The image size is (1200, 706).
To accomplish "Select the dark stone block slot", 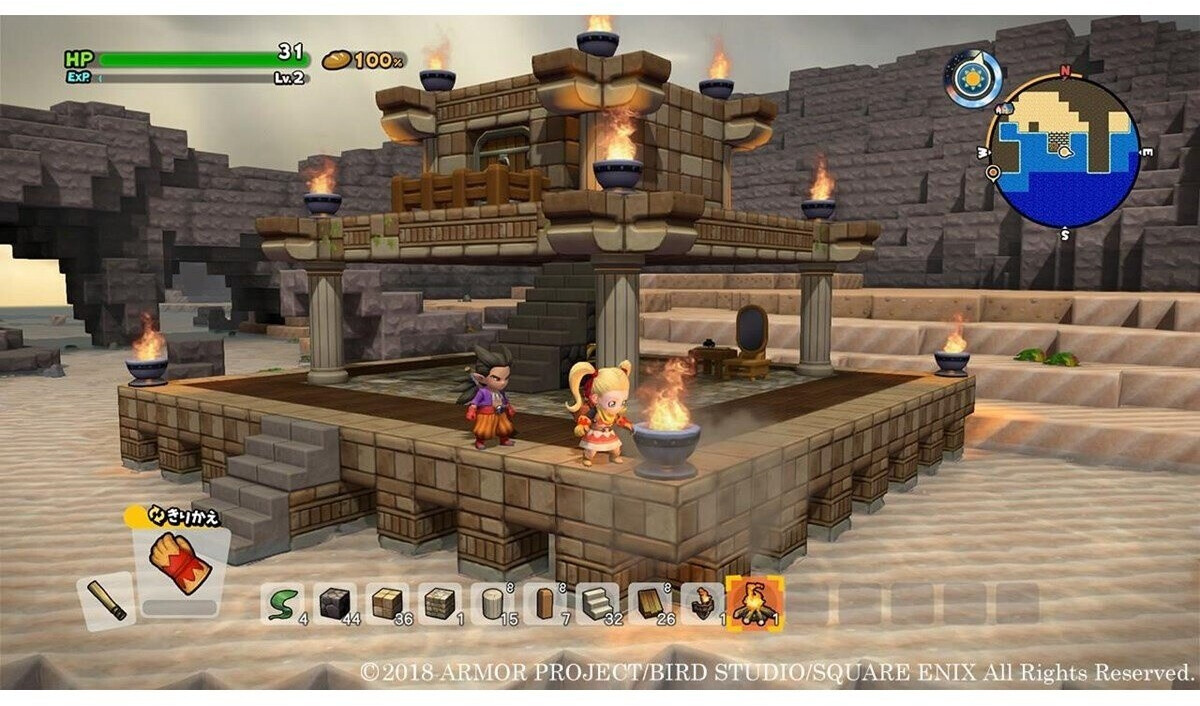I will click(x=334, y=603).
